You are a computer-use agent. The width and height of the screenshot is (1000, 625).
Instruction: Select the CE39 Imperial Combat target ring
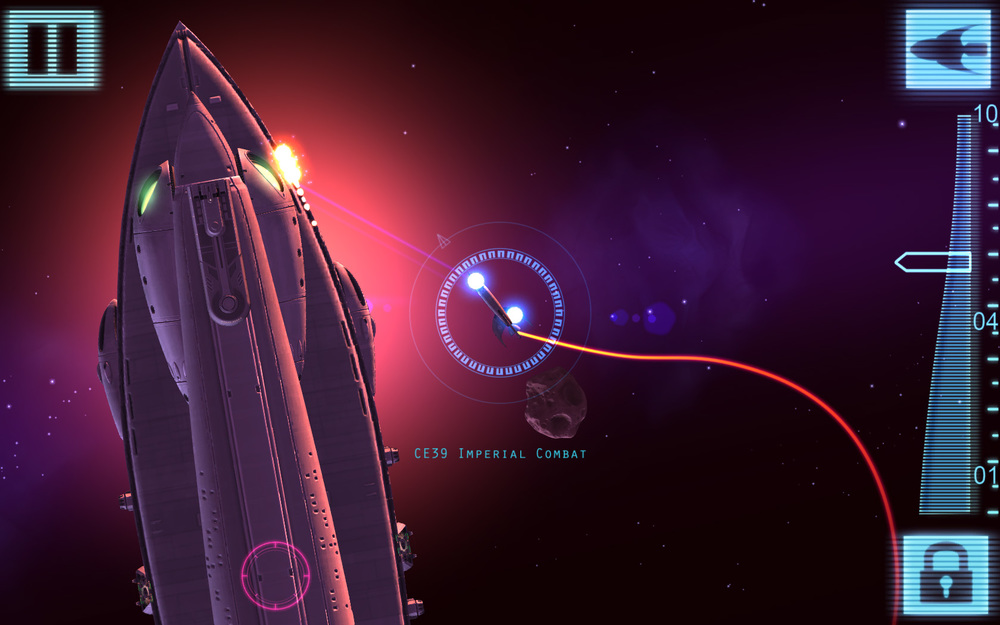point(499,313)
